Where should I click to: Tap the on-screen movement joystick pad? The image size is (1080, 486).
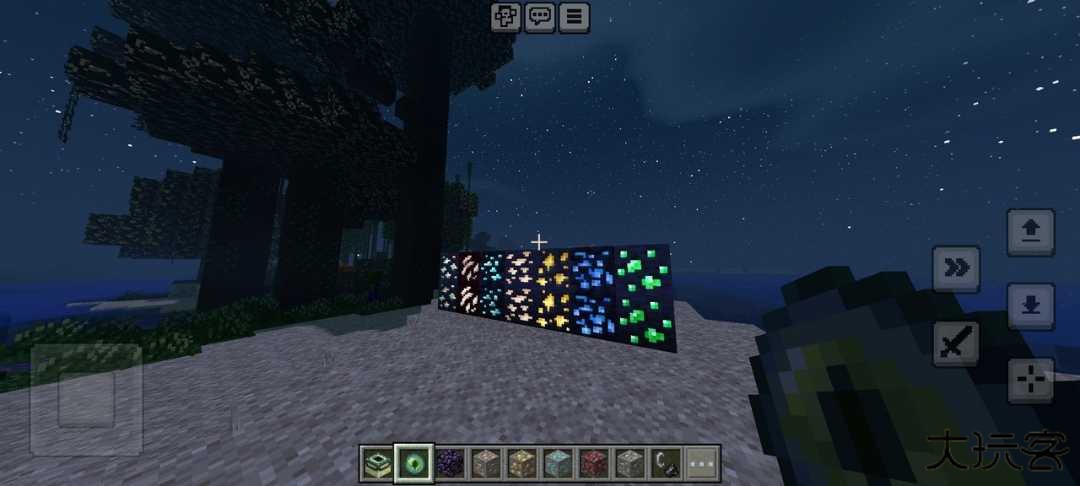tap(86, 400)
